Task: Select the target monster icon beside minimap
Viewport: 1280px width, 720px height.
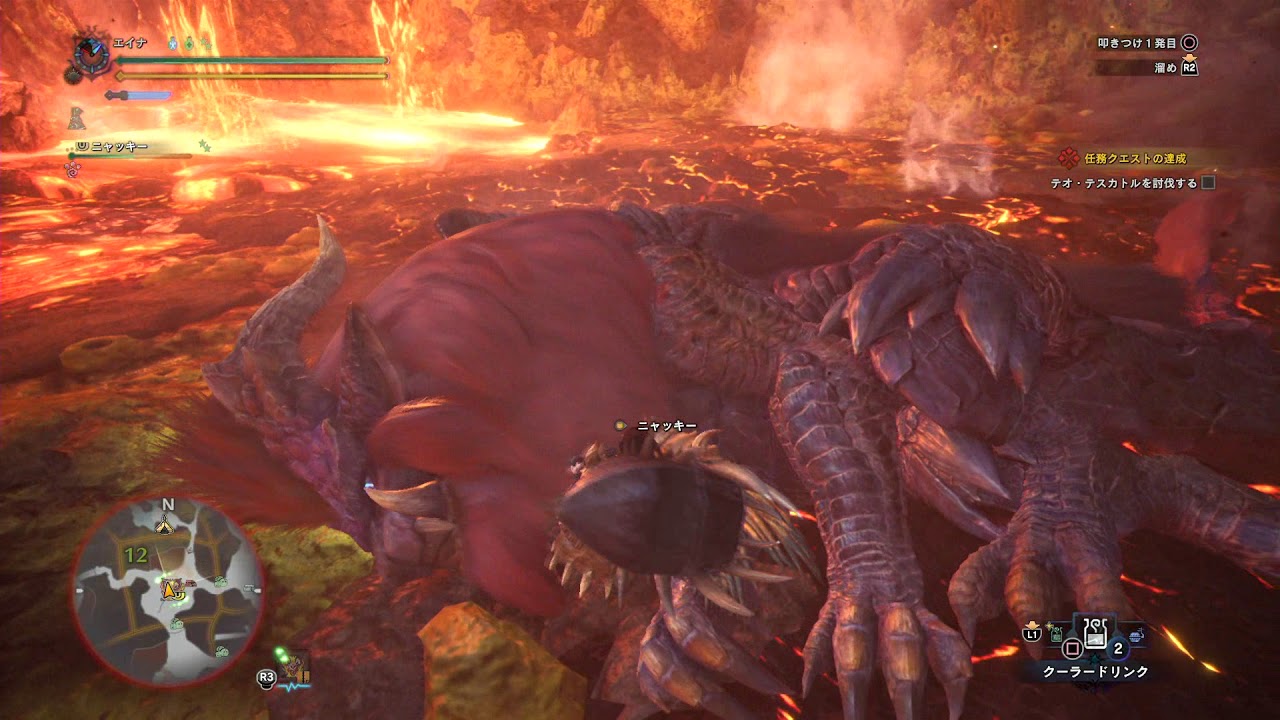Action: [x=294, y=668]
